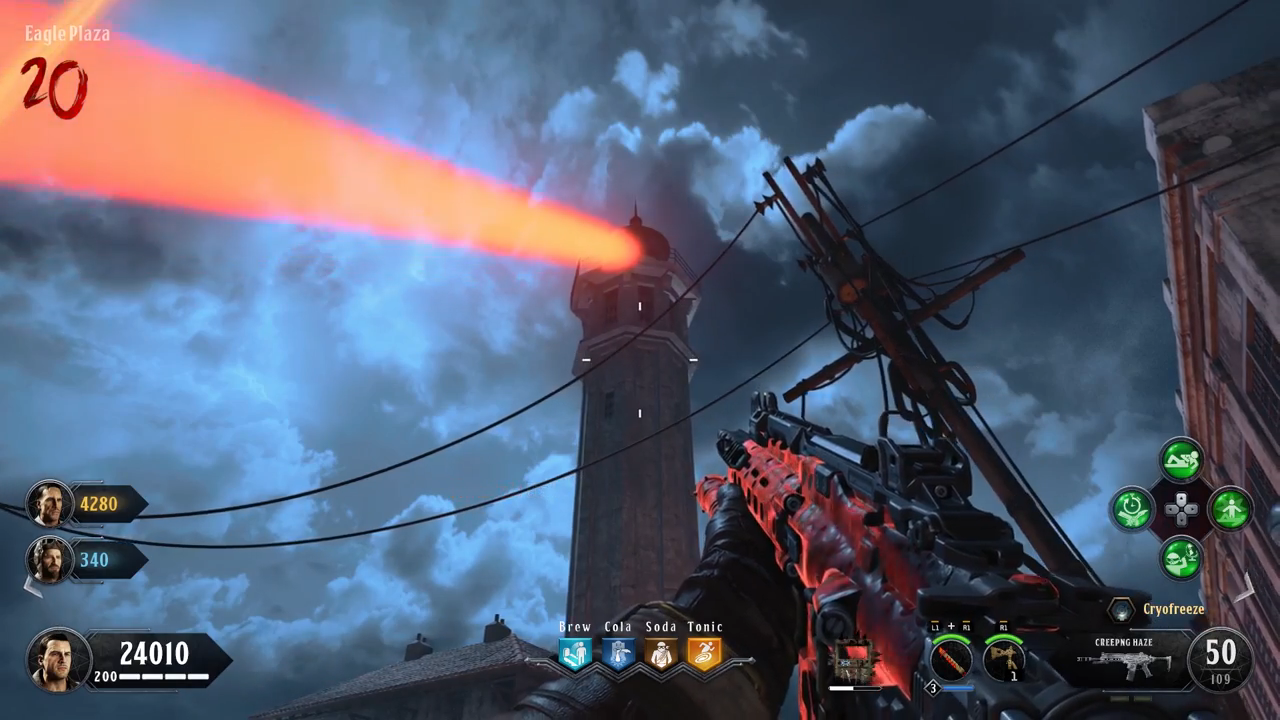Select the Brew perk icon
This screenshot has width=1280, height=720.
point(575,653)
